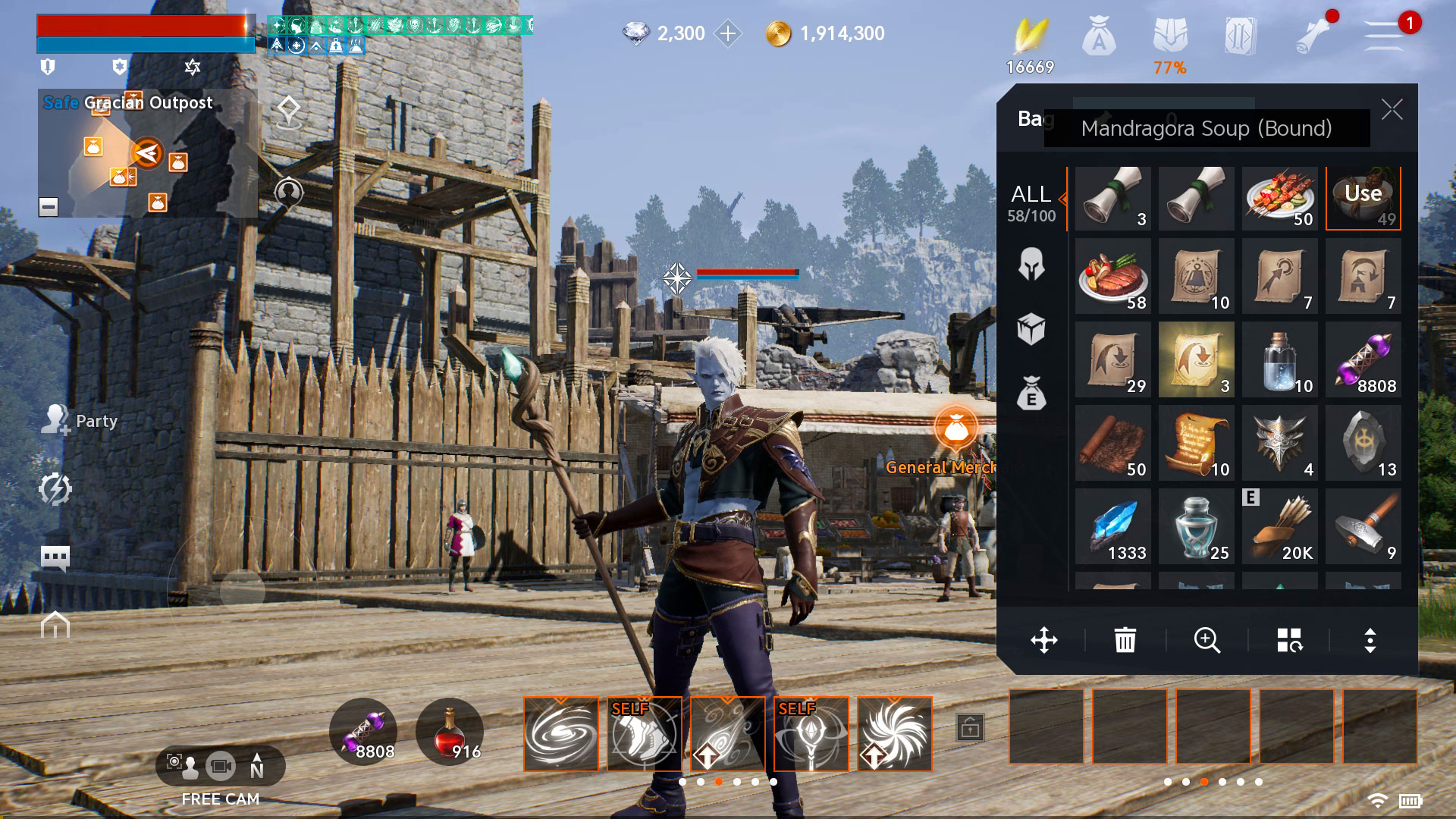The height and width of the screenshot is (819, 1456).
Task: Switch to the ALL bag category
Action: [1031, 202]
